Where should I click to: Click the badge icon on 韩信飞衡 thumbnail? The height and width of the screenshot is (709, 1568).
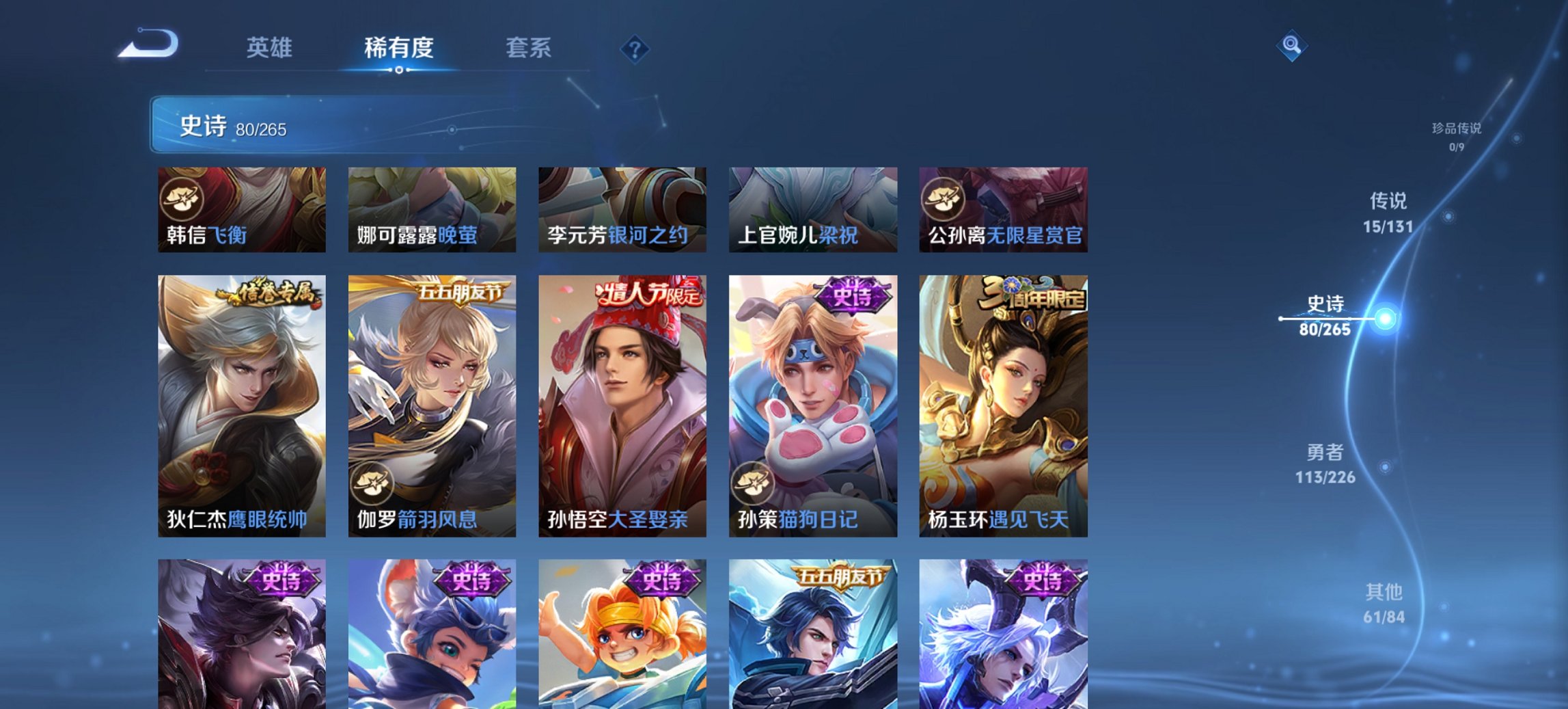point(180,197)
